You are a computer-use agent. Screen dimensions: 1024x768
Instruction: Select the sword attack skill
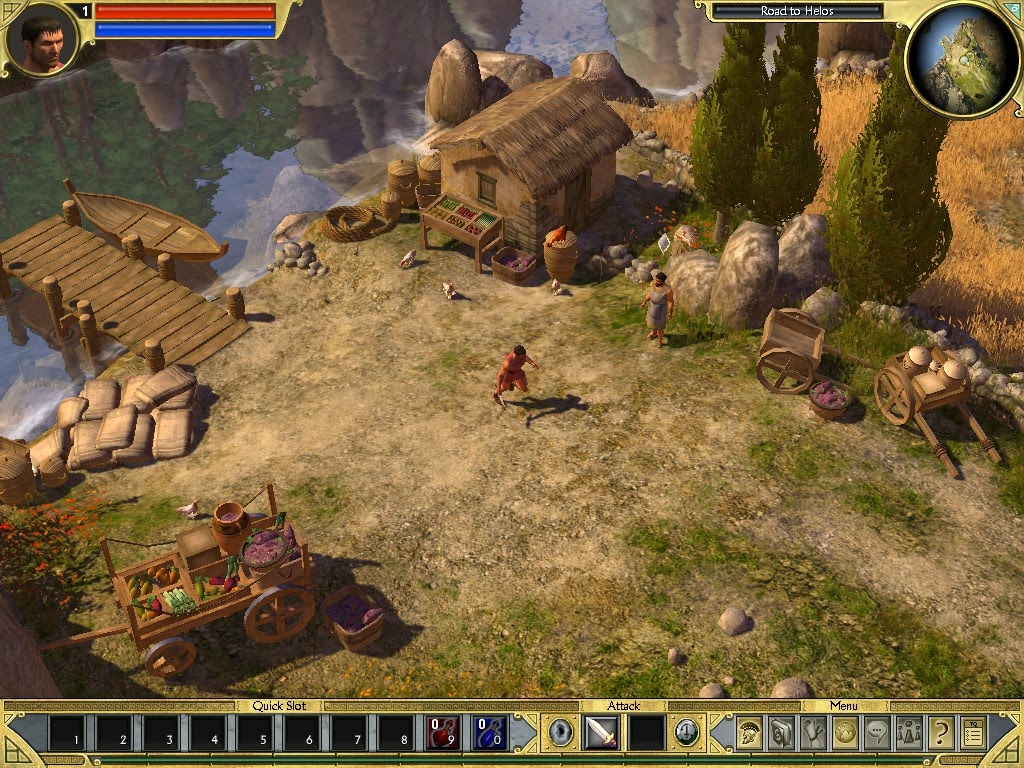click(x=600, y=733)
